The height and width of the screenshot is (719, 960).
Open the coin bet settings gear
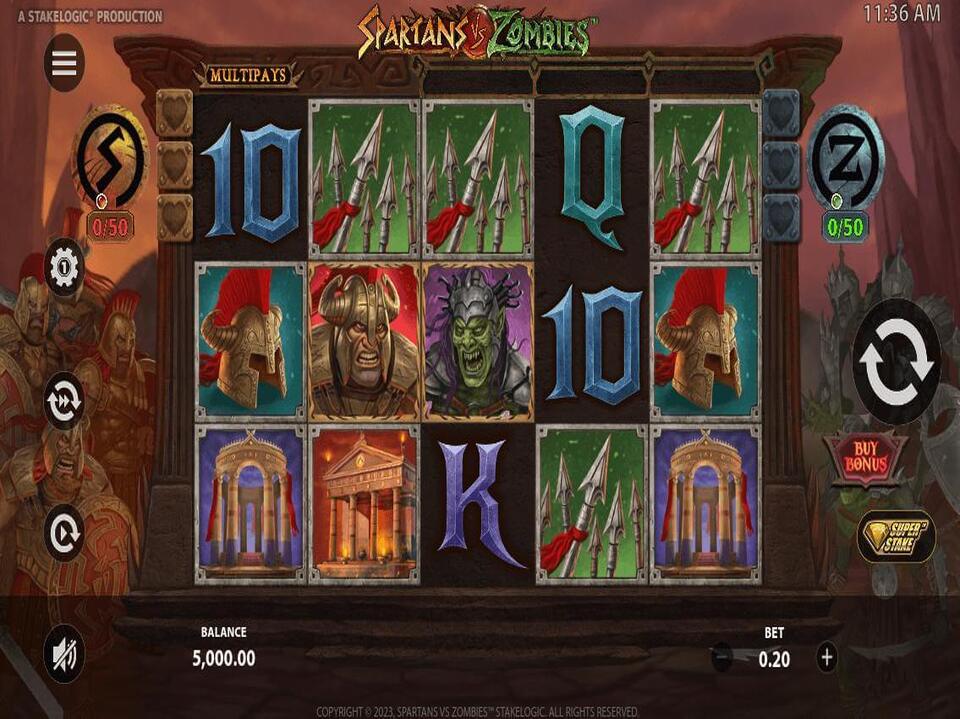coord(64,267)
